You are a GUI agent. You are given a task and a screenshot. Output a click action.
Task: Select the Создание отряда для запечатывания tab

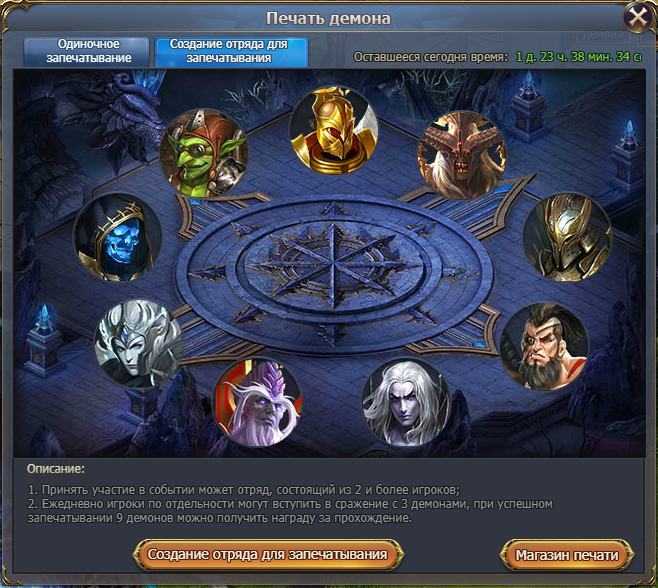pos(231,51)
